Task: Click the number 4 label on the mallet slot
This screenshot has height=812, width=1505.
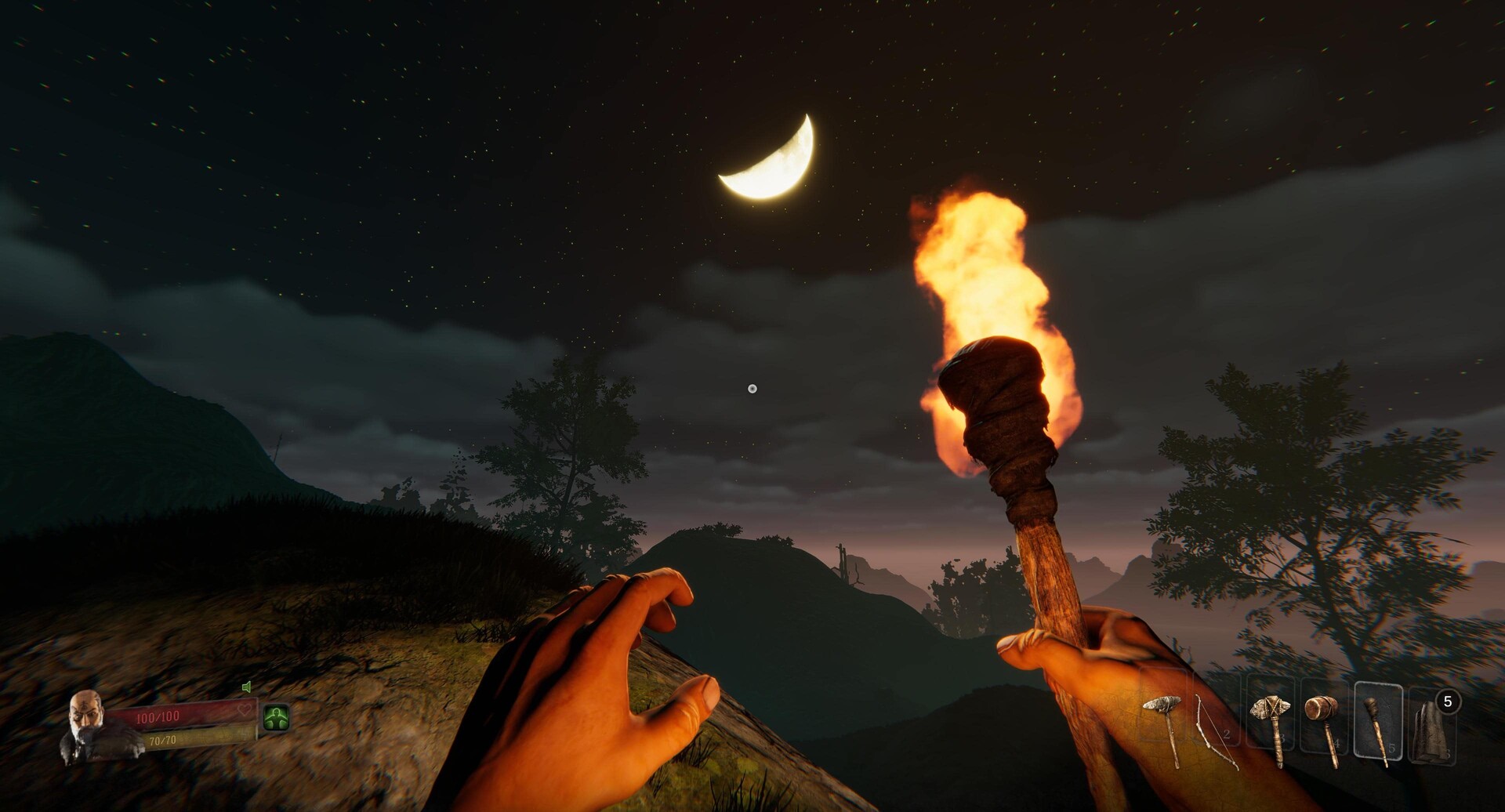Action: pos(1336,741)
